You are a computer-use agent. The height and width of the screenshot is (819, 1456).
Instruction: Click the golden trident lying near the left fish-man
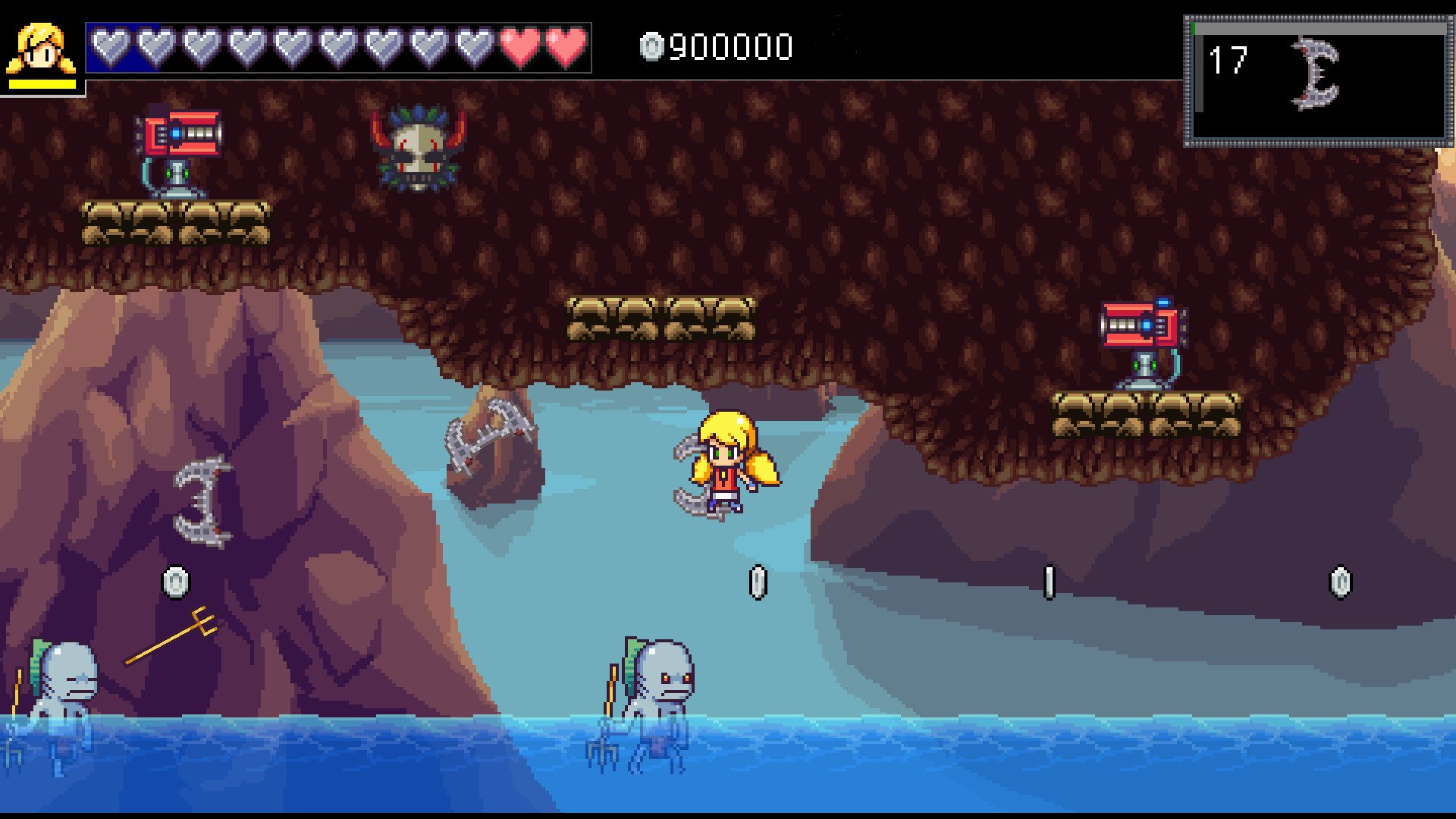coord(171,637)
